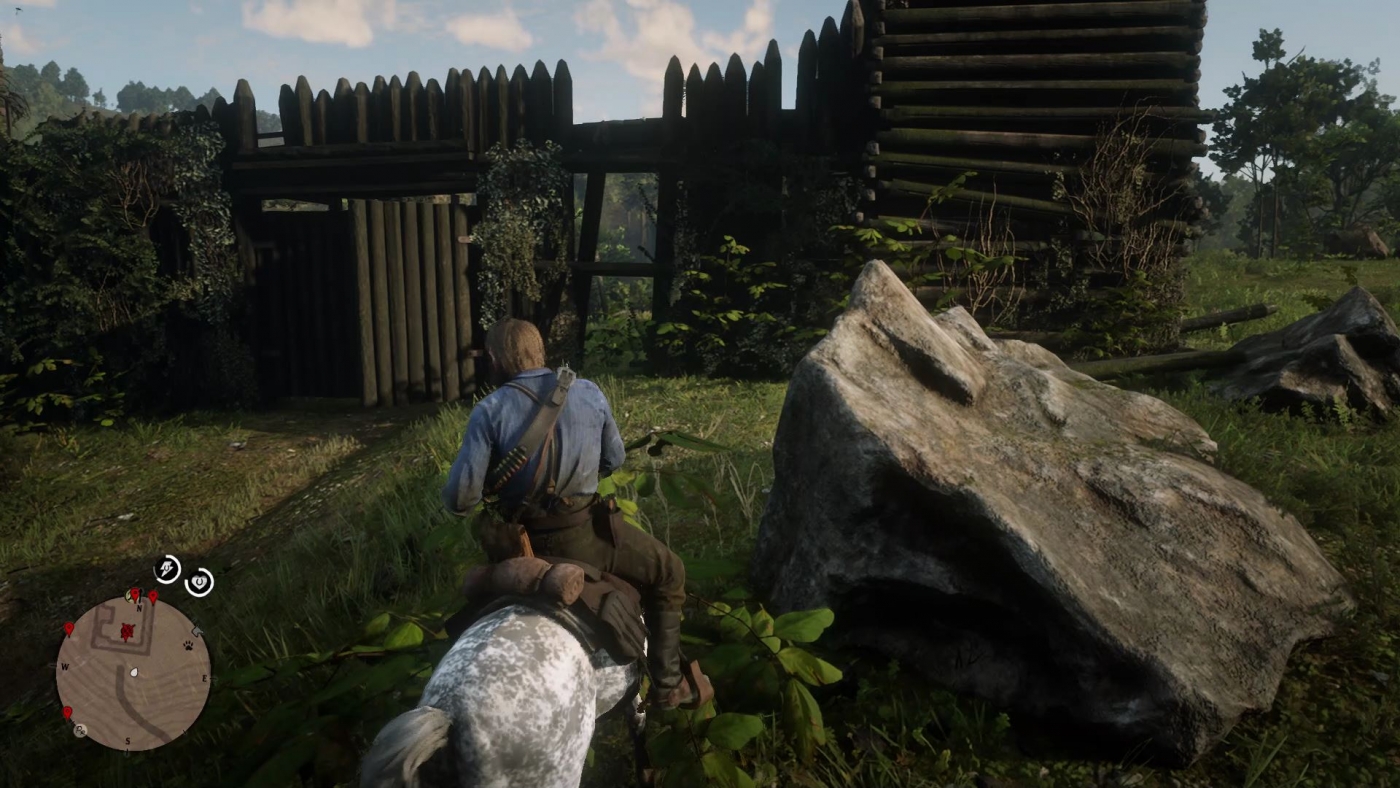Click the paw print animal marker on minimap
The width and height of the screenshot is (1400, 788).
187,647
